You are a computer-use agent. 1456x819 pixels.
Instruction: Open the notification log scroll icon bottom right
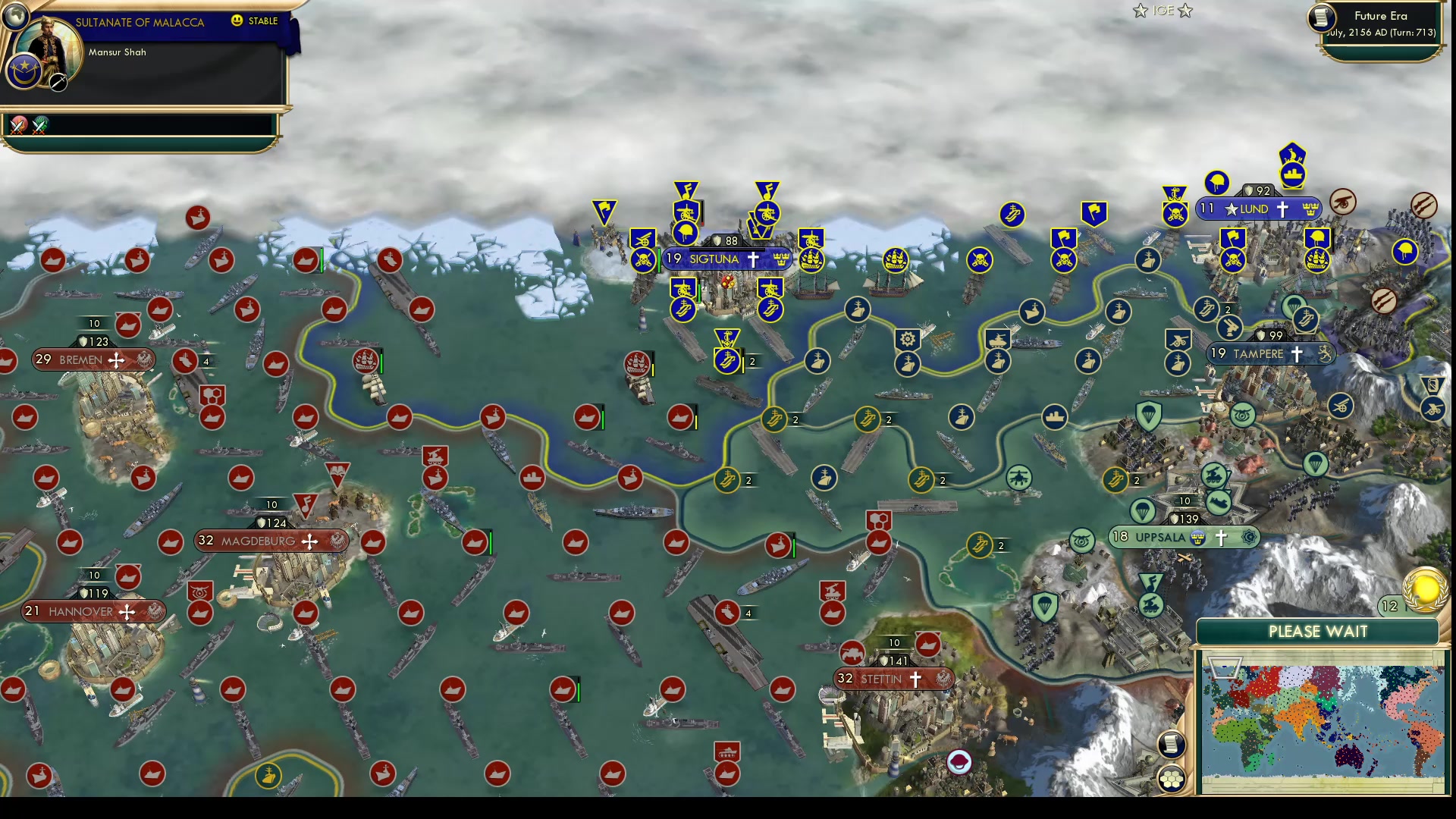[x=1172, y=745]
